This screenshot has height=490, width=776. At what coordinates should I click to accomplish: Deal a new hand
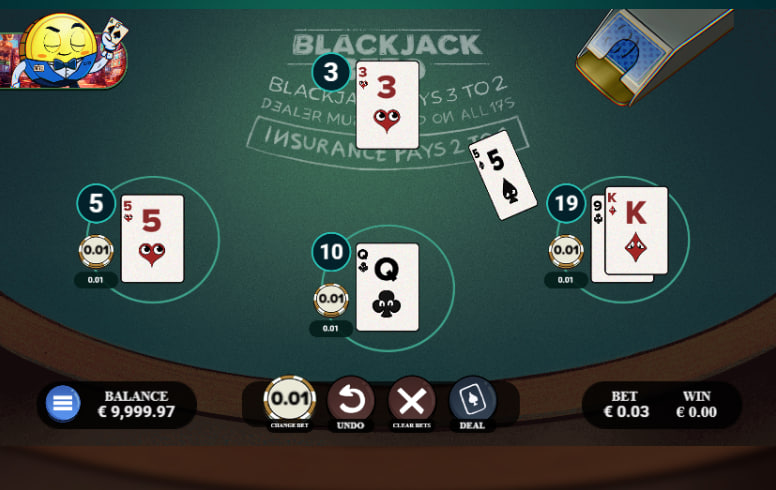(x=472, y=401)
